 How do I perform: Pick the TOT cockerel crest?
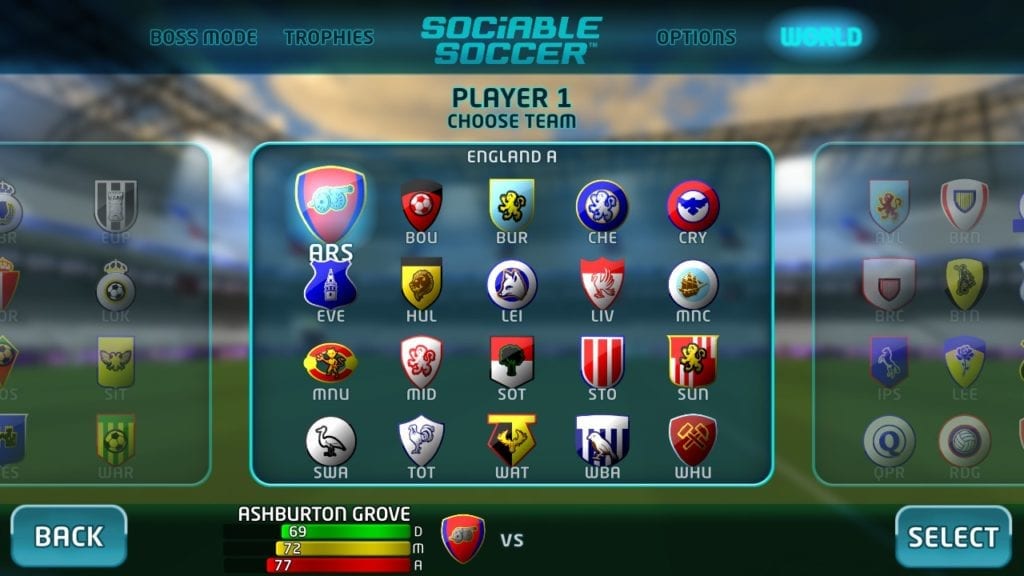pos(421,440)
